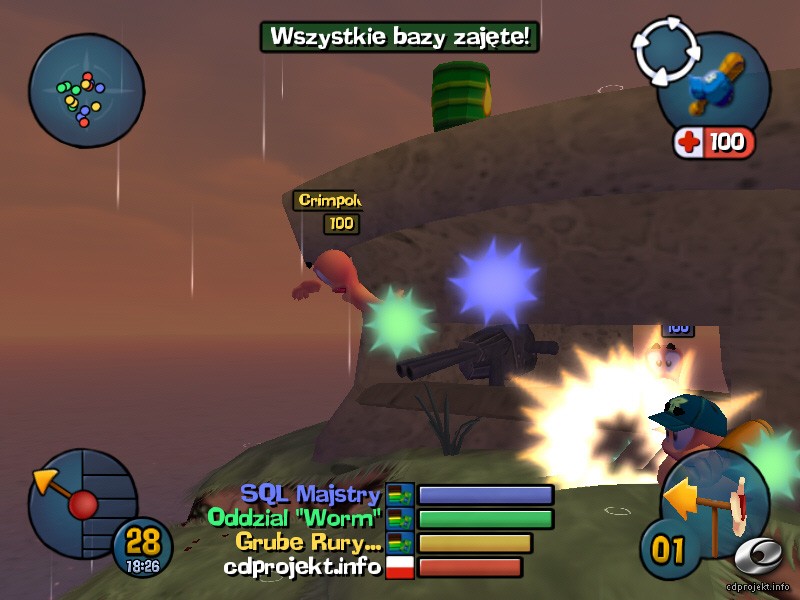Screen dimensions: 800x600
Task: Select the cdprojekt.info team row
Action: point(373,567)
